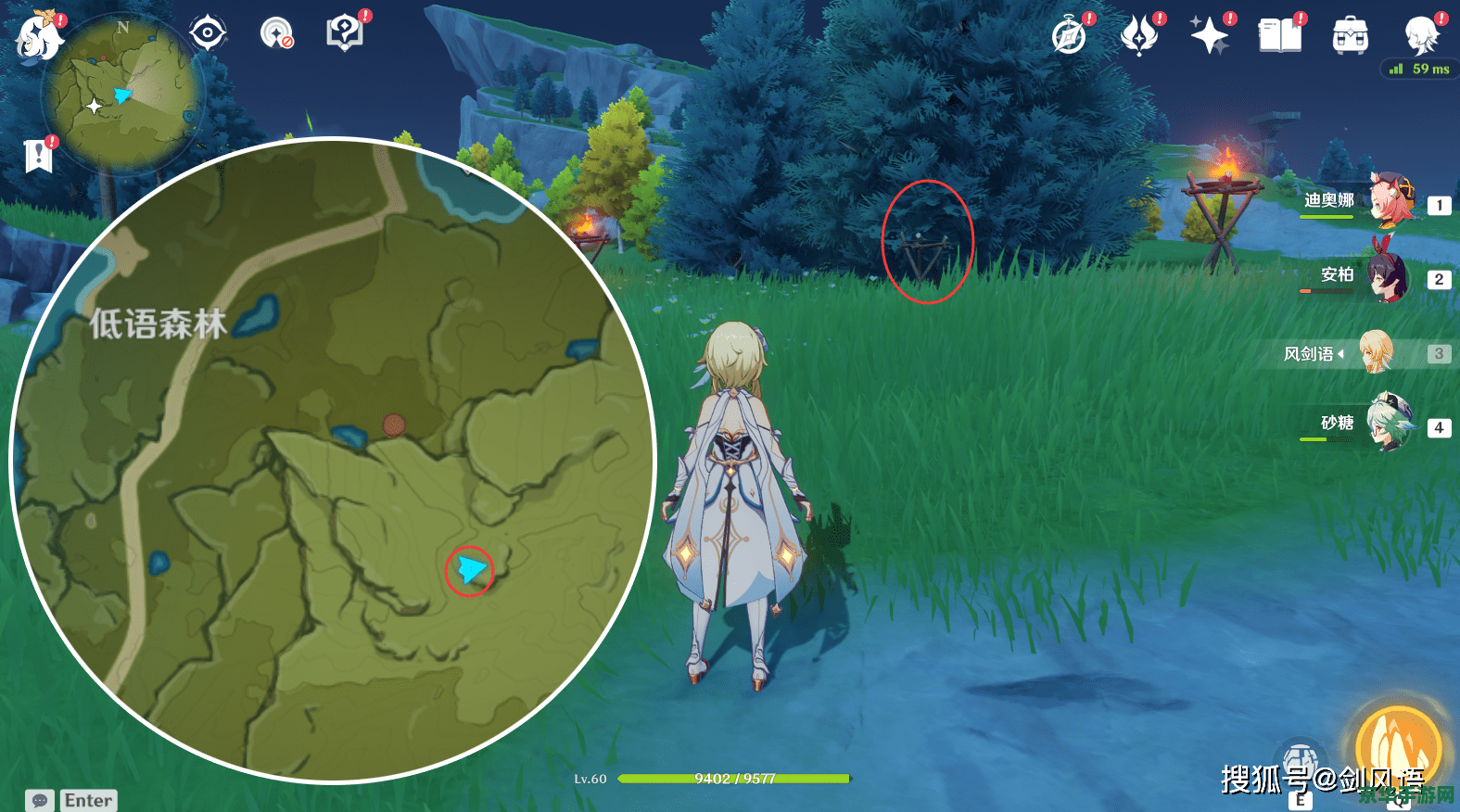Open the character screen icon
The width and height of the screenshot is (1460, 812).
[x=1420, y=36]
